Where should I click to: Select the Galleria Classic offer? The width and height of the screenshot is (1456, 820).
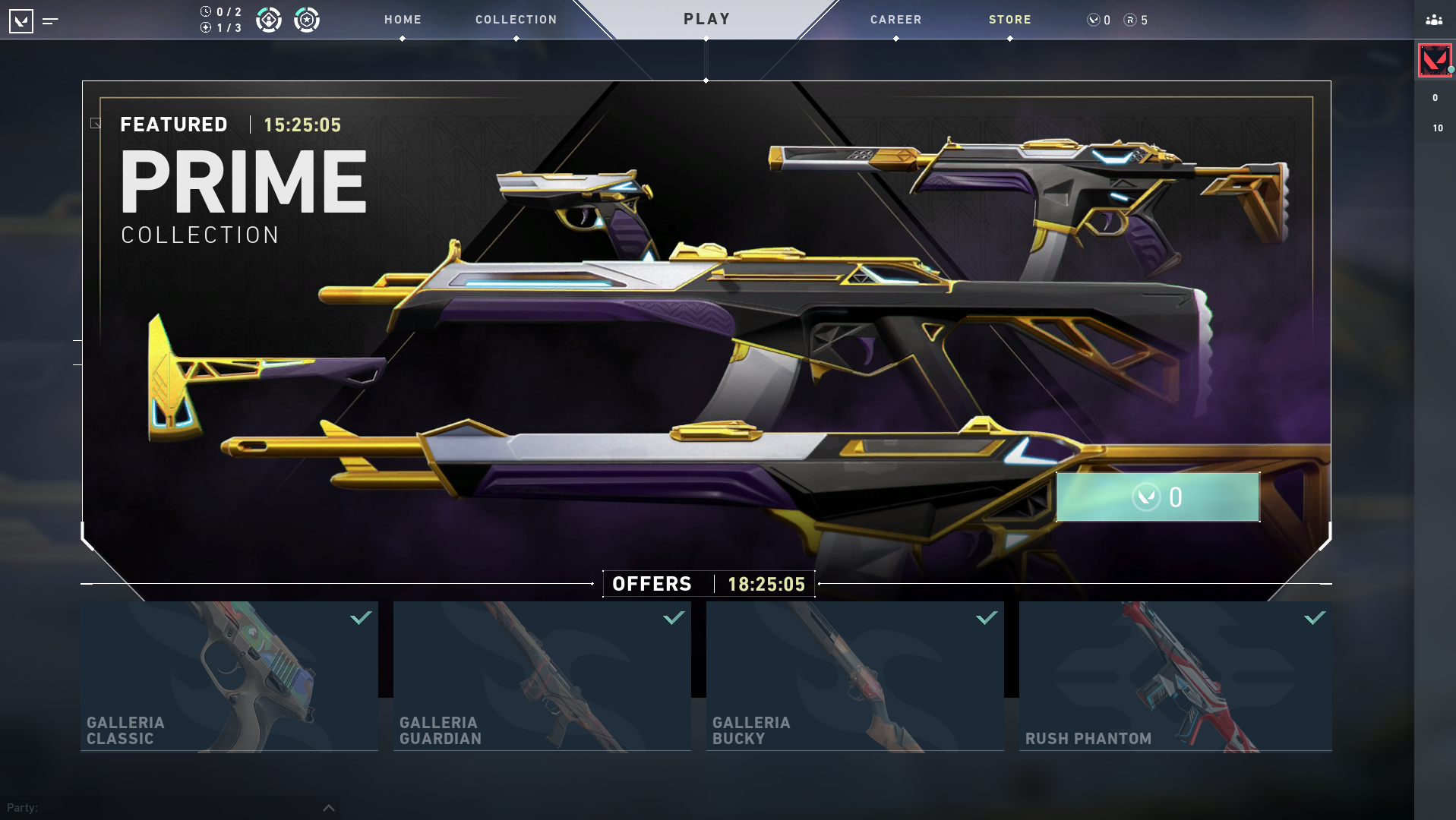229,676
